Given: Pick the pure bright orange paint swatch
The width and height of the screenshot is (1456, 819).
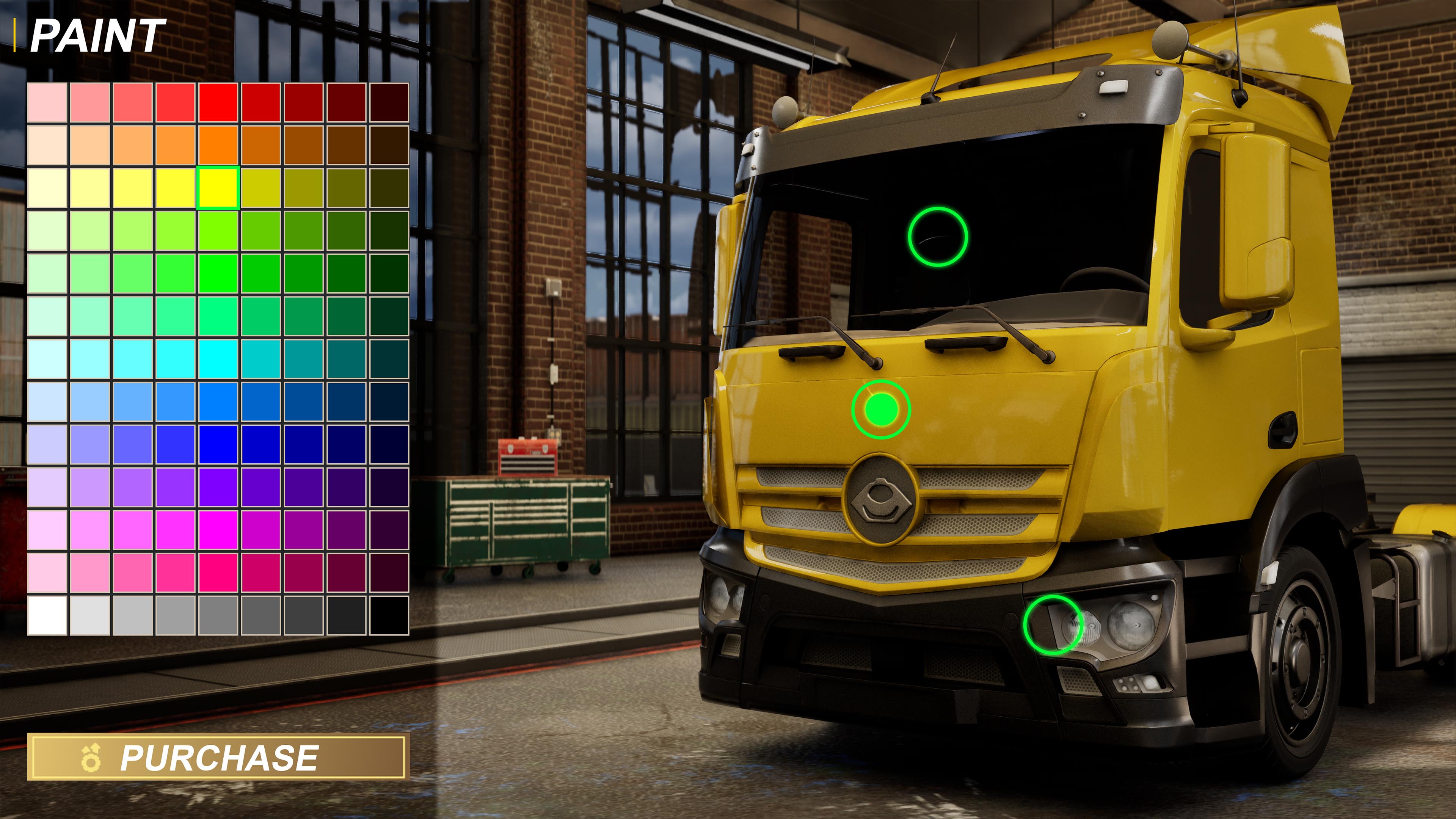Looking at the screenshot, I should click(x=218, y=145).
